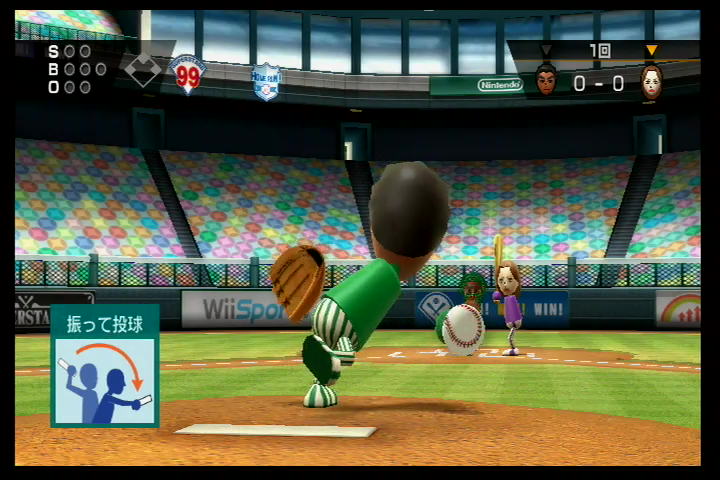Viewport: 720px width, 480px height.
Task: Select the base runner diamond indicator
Action: tap(141, 69)
